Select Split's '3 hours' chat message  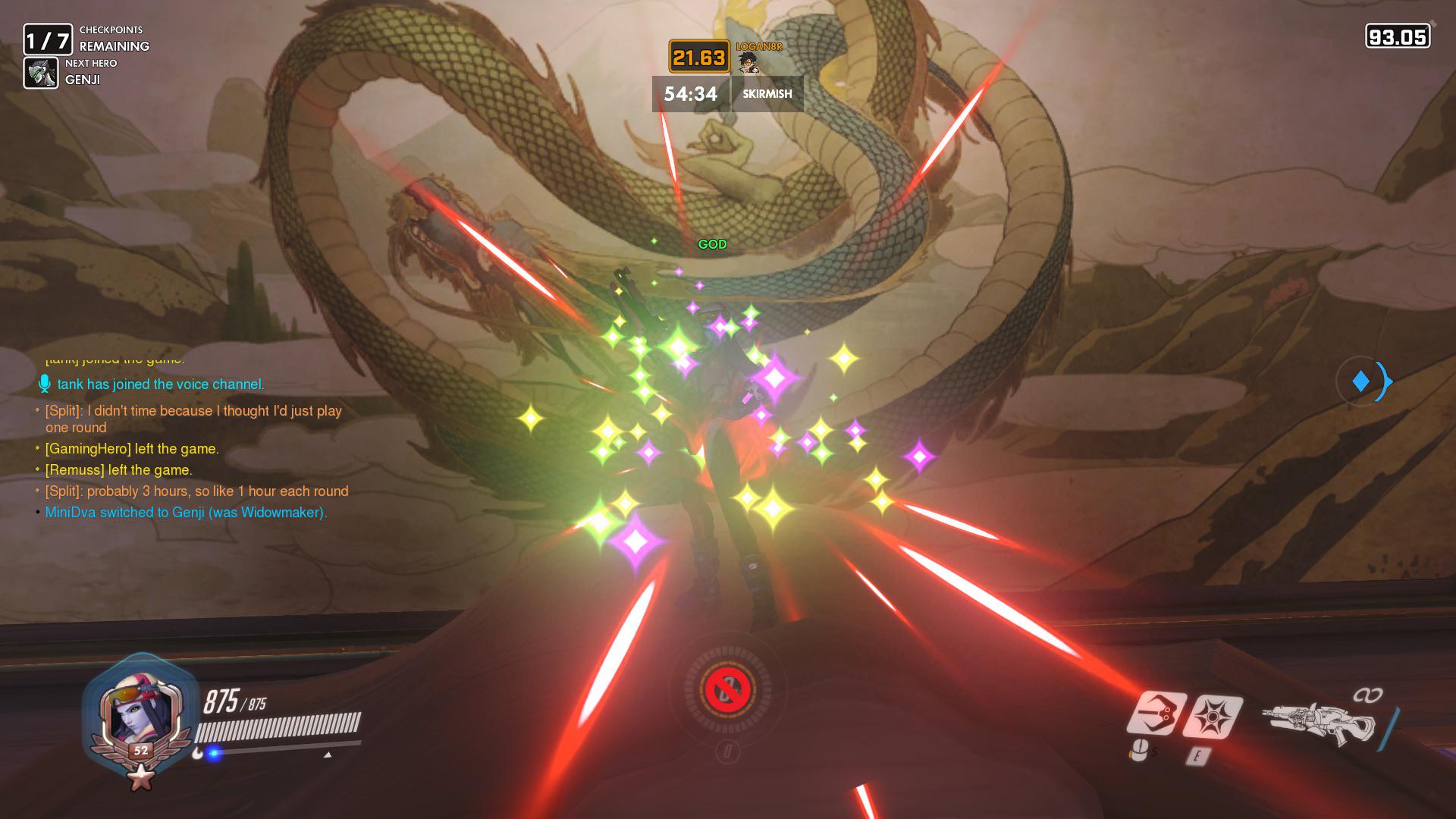(x=196, y=491)
